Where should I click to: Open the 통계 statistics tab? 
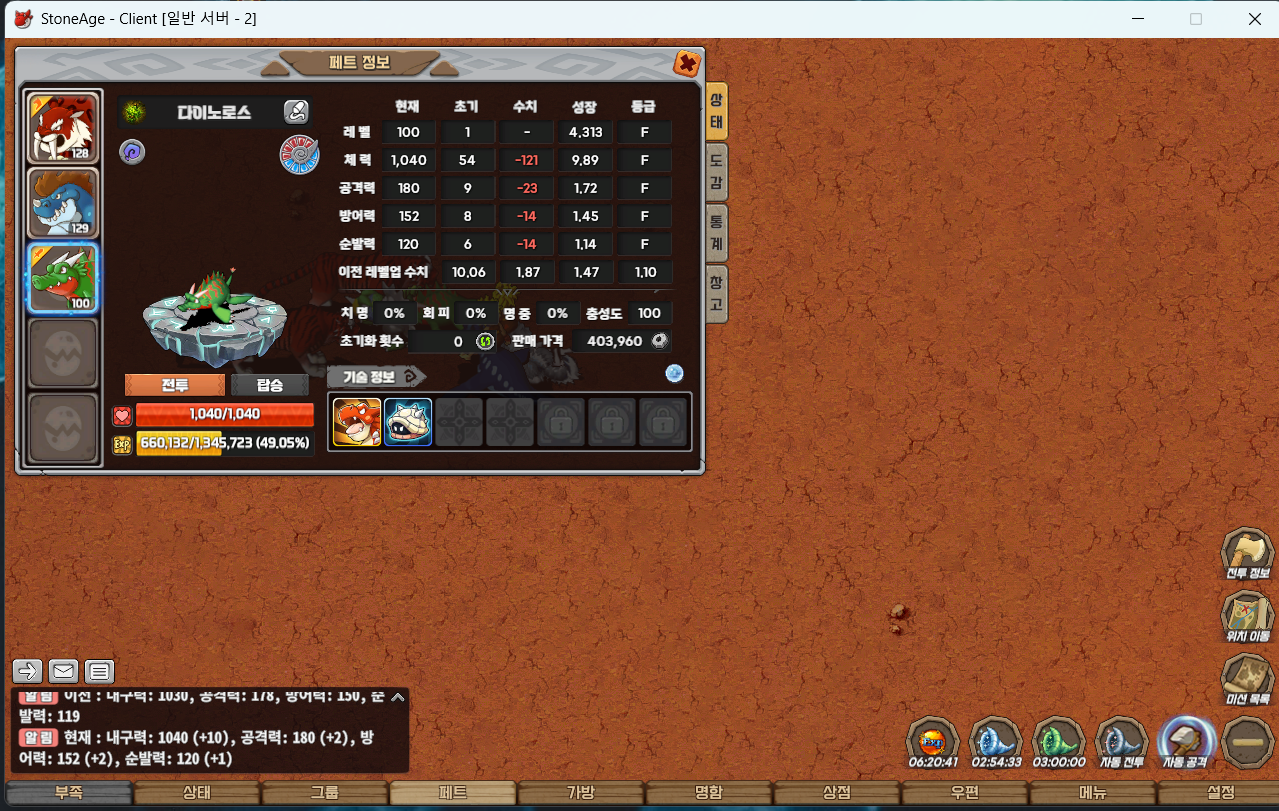pyautogui.click(x=716, y=232)
